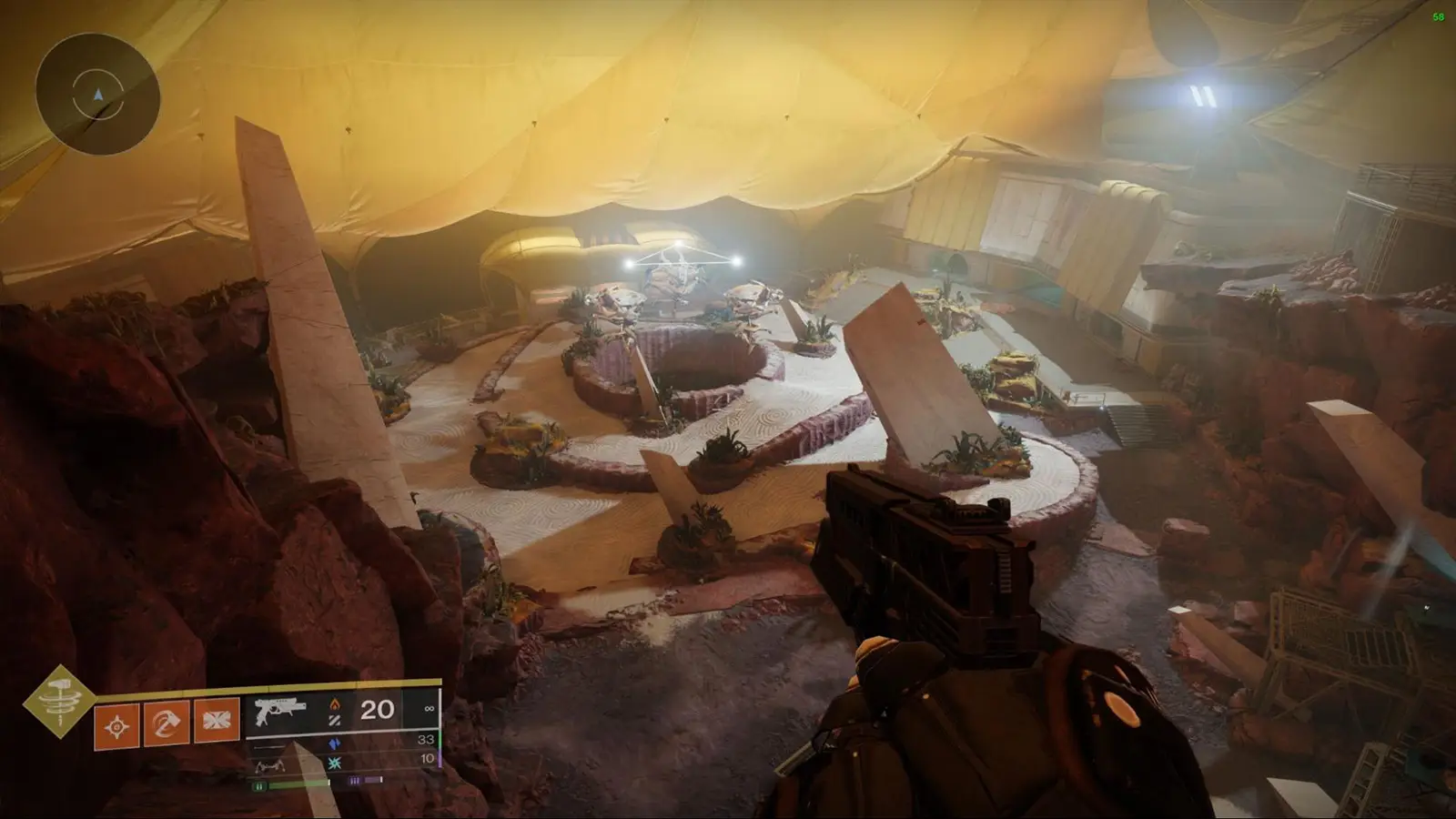Click the special ammo count showing 33
Viewport: 1456px width, 819px height.
(x=427, y=739)
